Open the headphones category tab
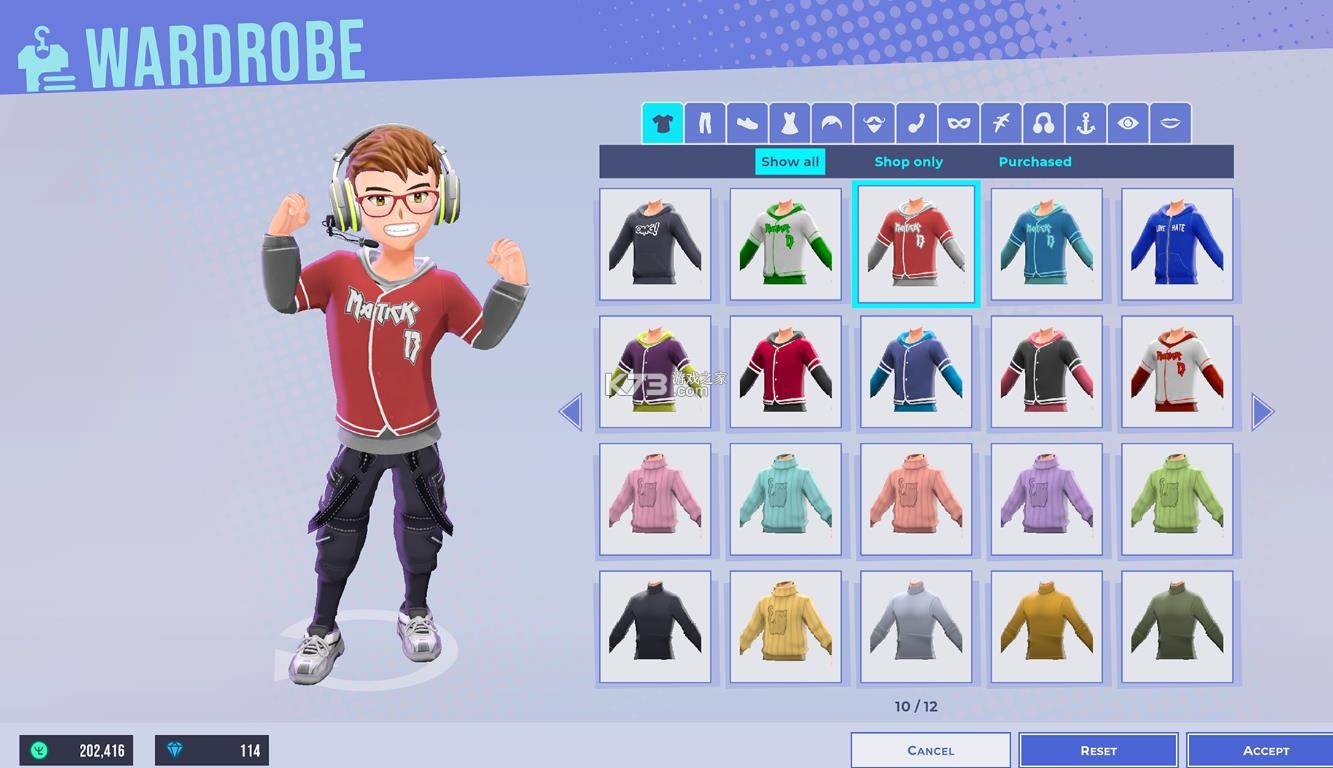Screen dimensions: 1333x768 coord(1043,124)
